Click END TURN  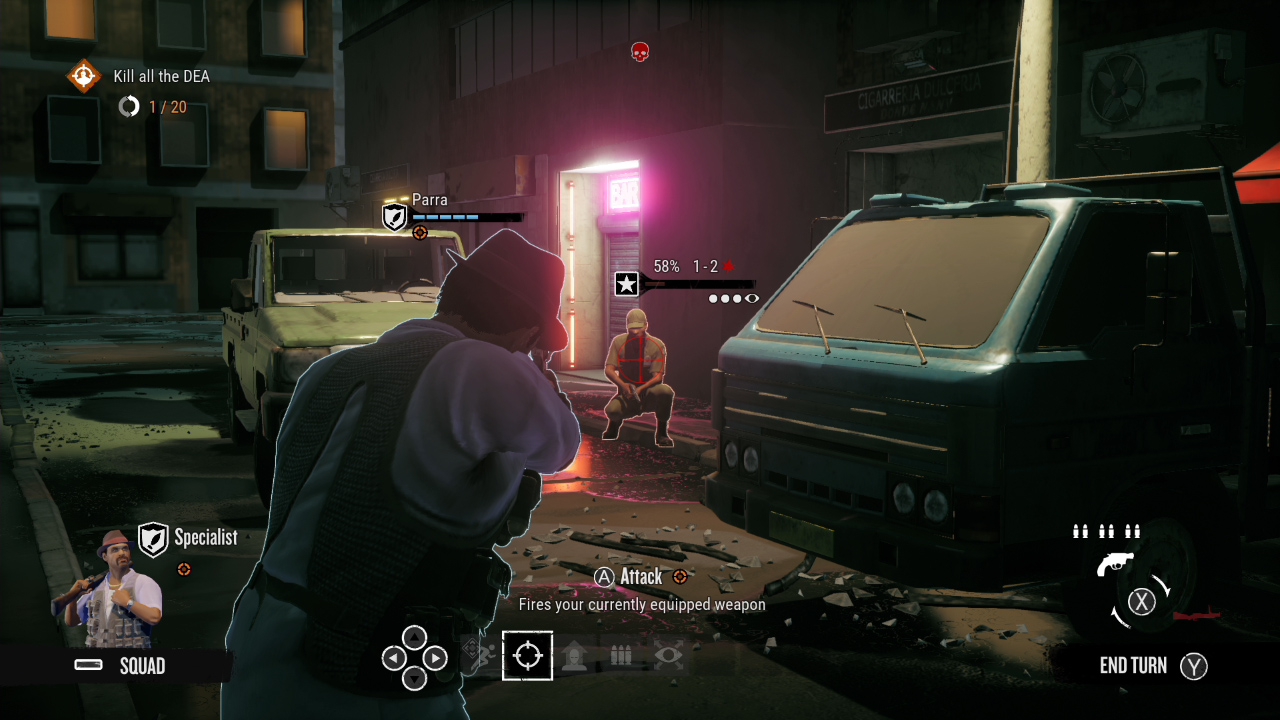point(1135,666)
